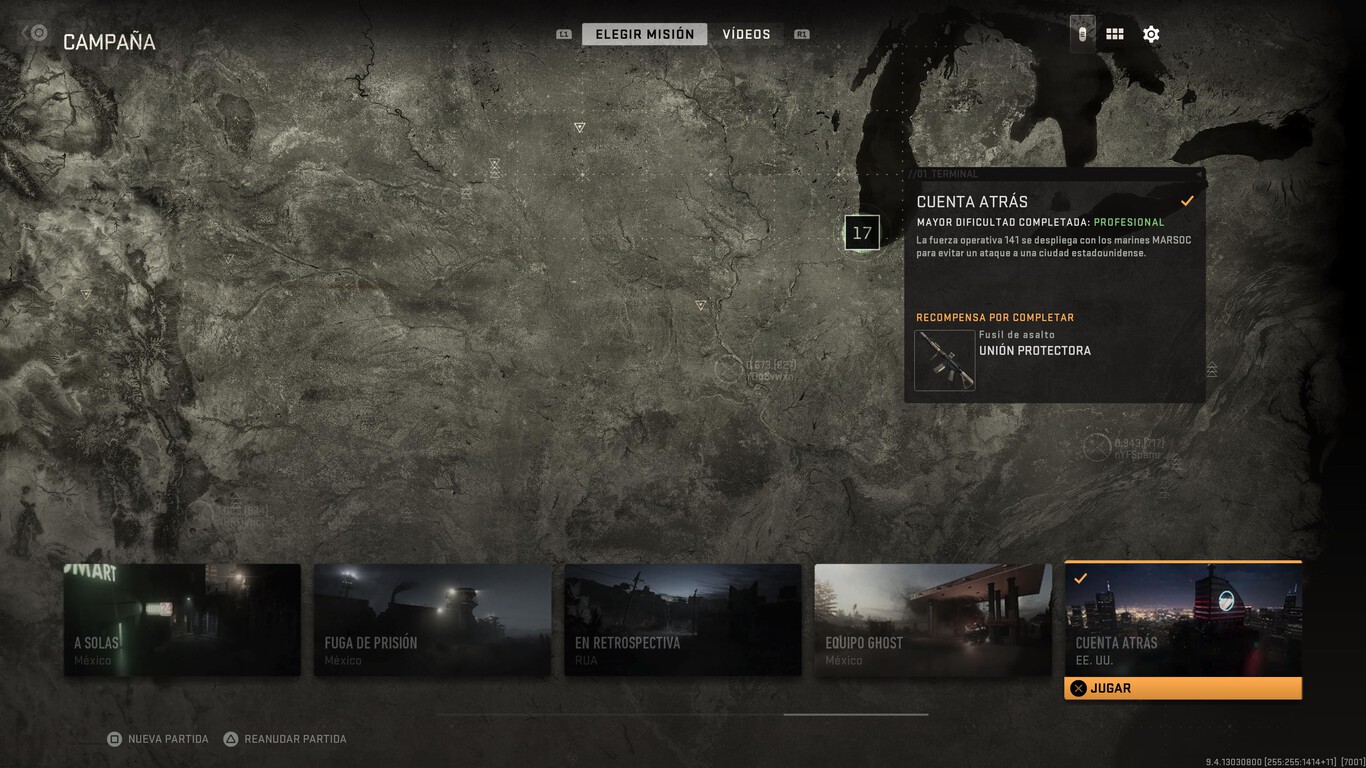
Task: Click the Reanudar Partida triangle icon
Action: point(228,738)
